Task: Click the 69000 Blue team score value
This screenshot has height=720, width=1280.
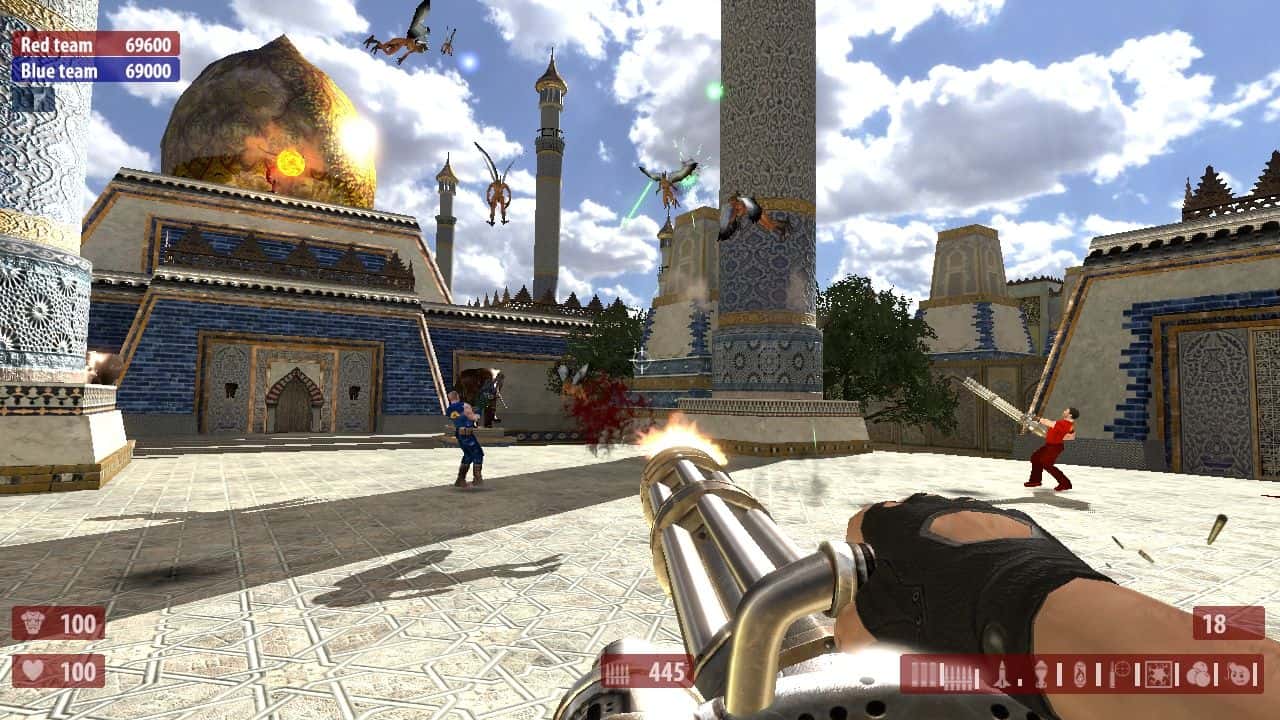Action: (149, 70)
